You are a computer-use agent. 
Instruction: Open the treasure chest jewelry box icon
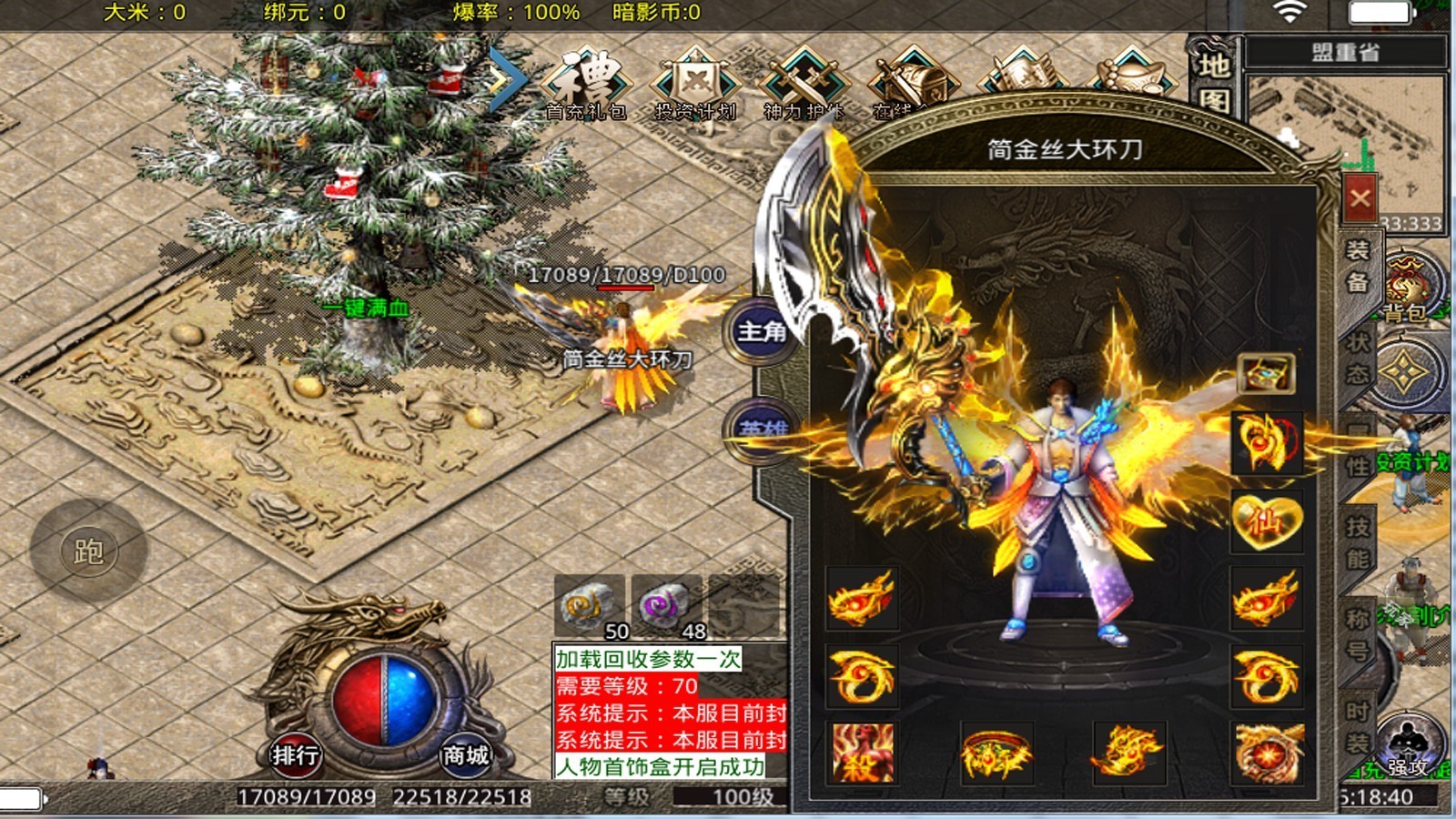coord(1266,373)
